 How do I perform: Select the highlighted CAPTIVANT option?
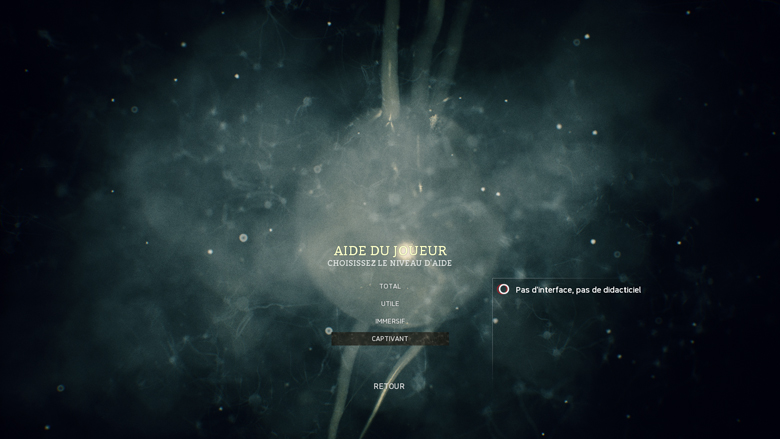pyautogui.click(x=390, y=339)
